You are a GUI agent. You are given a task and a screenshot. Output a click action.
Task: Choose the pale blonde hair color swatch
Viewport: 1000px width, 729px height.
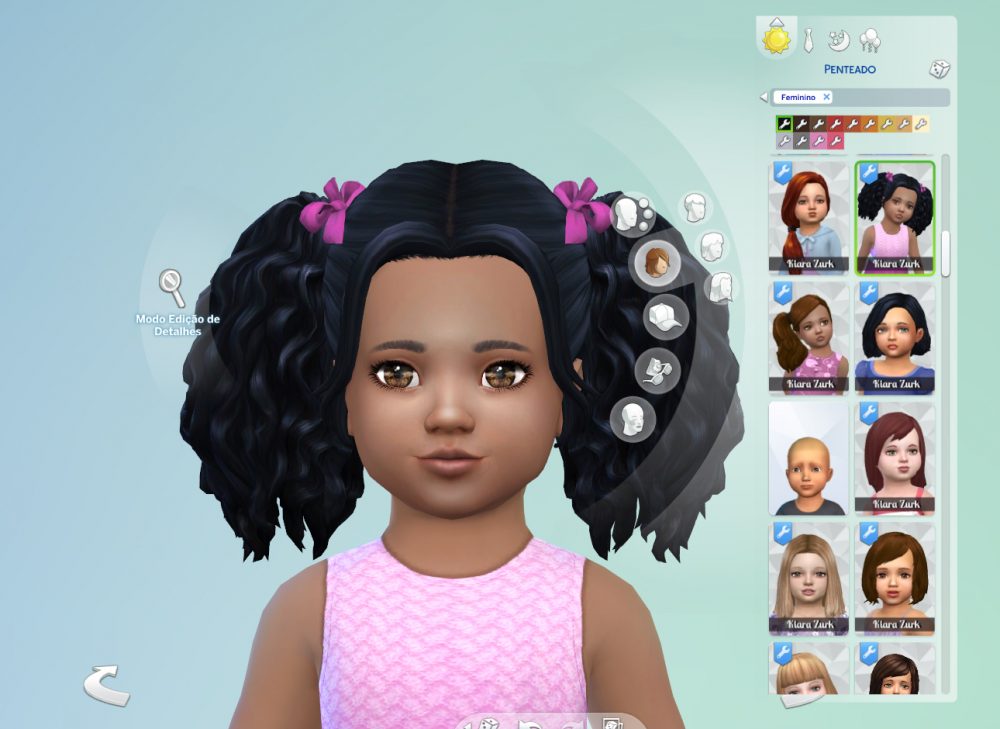921,124
